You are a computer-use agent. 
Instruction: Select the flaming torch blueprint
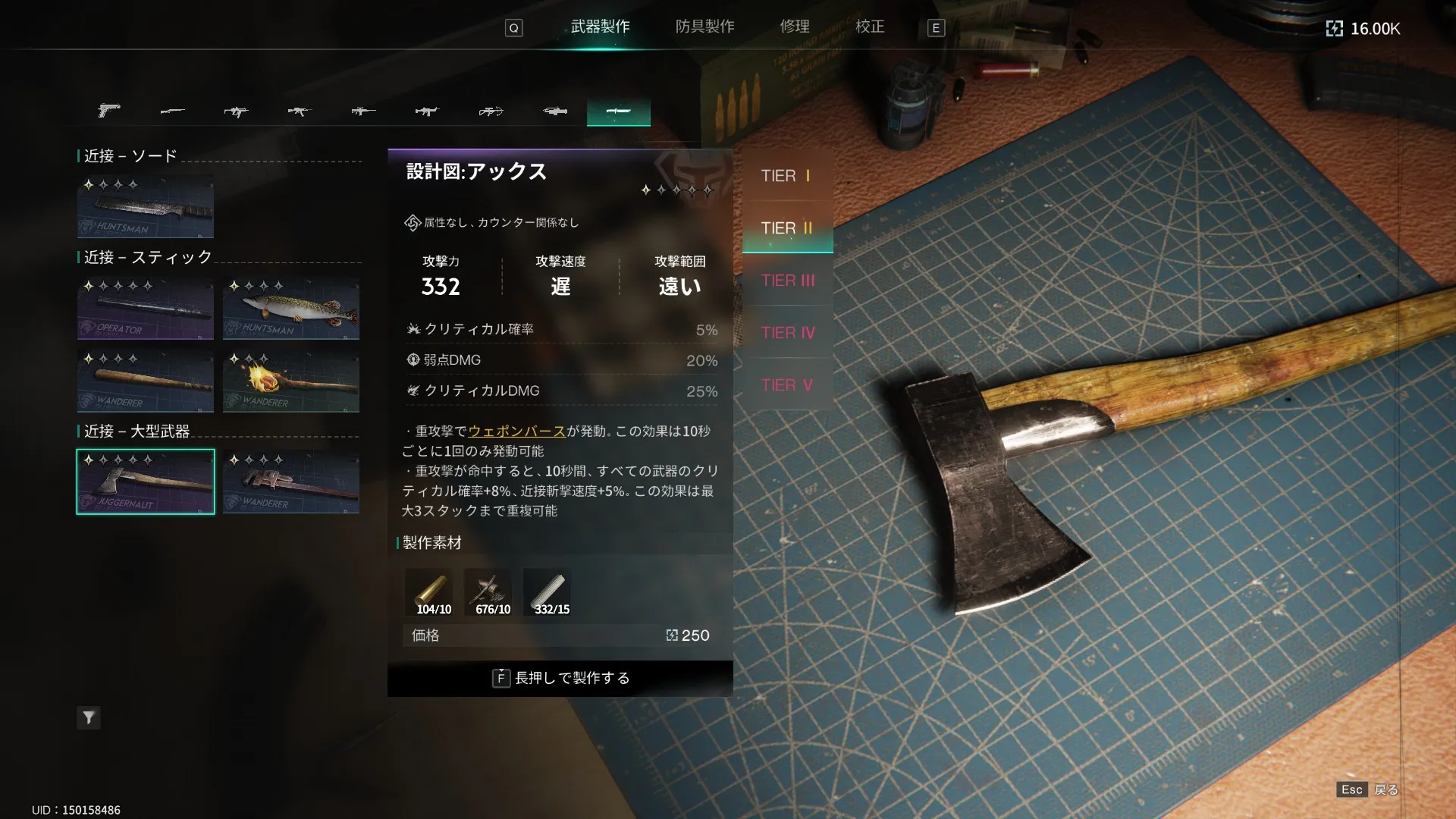coord(291,381)
